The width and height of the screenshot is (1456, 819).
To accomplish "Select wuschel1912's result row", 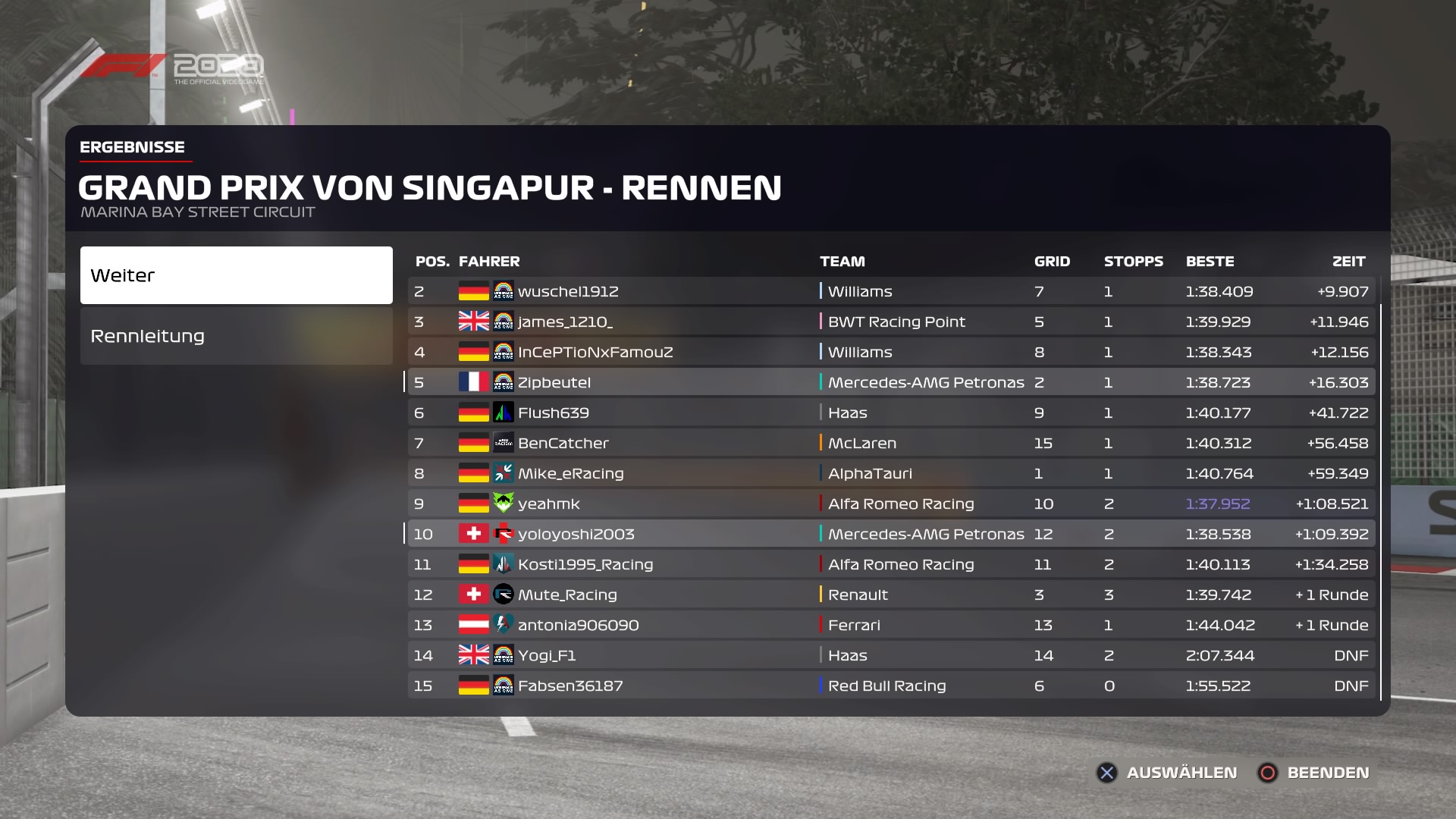I will [891, 291].
